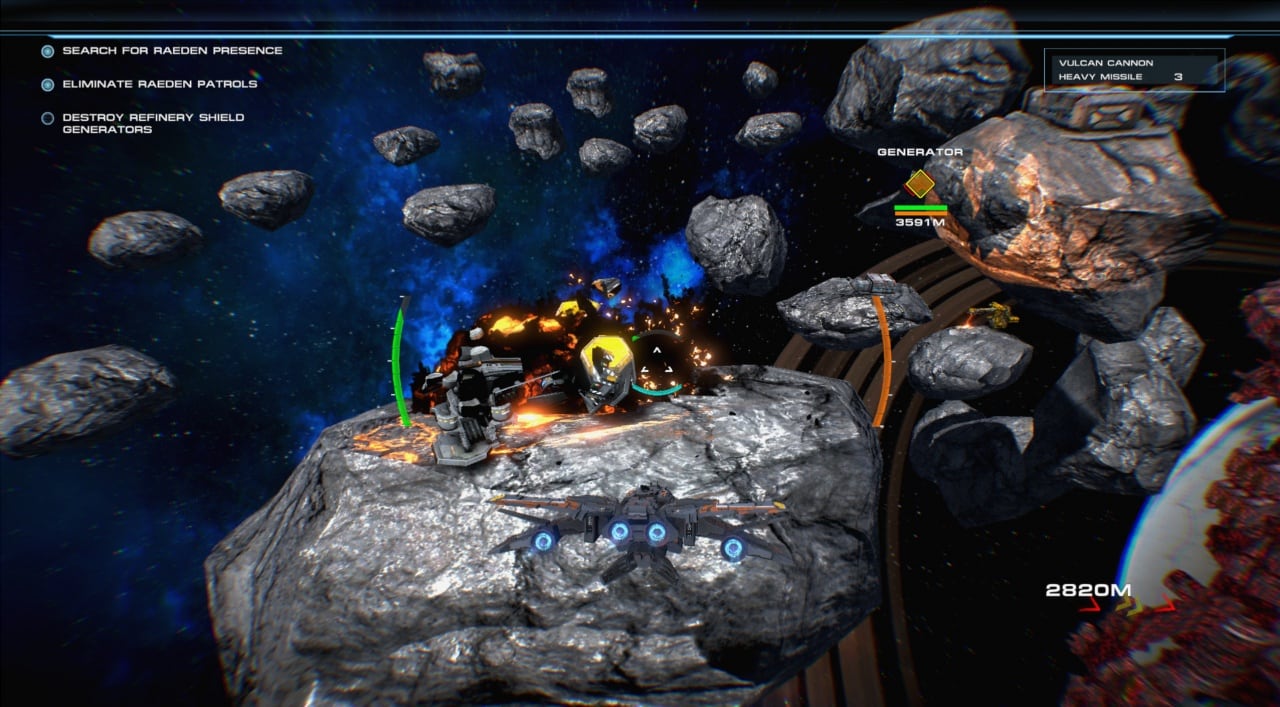Target the Generator waypoint marker
Screen dimensions: 1280x707
click(919, 184)
